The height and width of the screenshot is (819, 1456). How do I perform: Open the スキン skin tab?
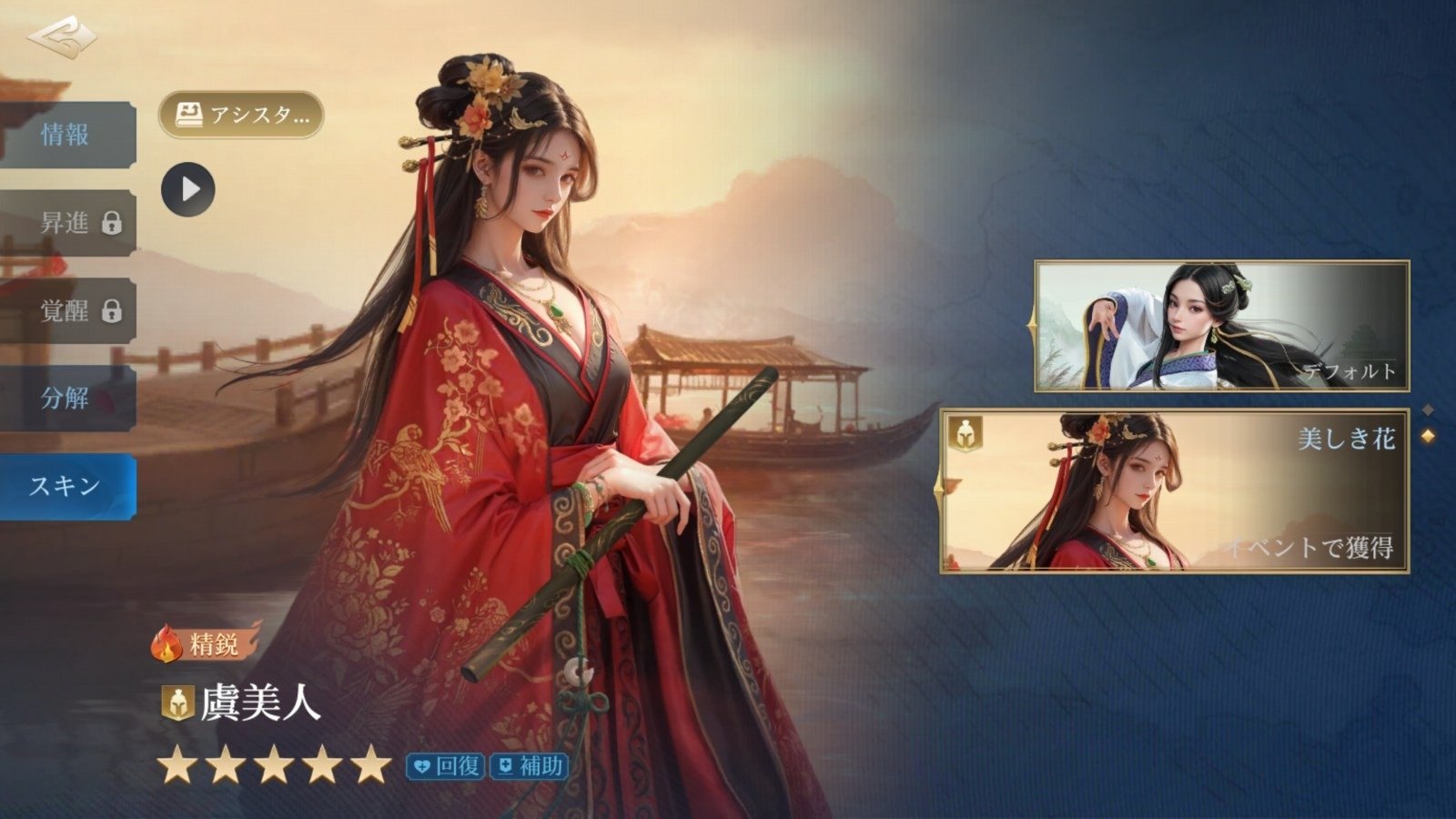coord(66,487)
